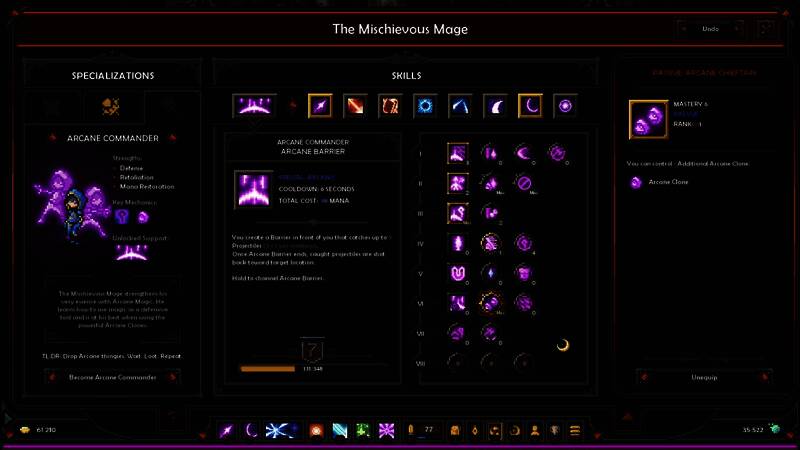Pick the orange flame swirl skill
The image size is (800, 450).
pos(390,105)
